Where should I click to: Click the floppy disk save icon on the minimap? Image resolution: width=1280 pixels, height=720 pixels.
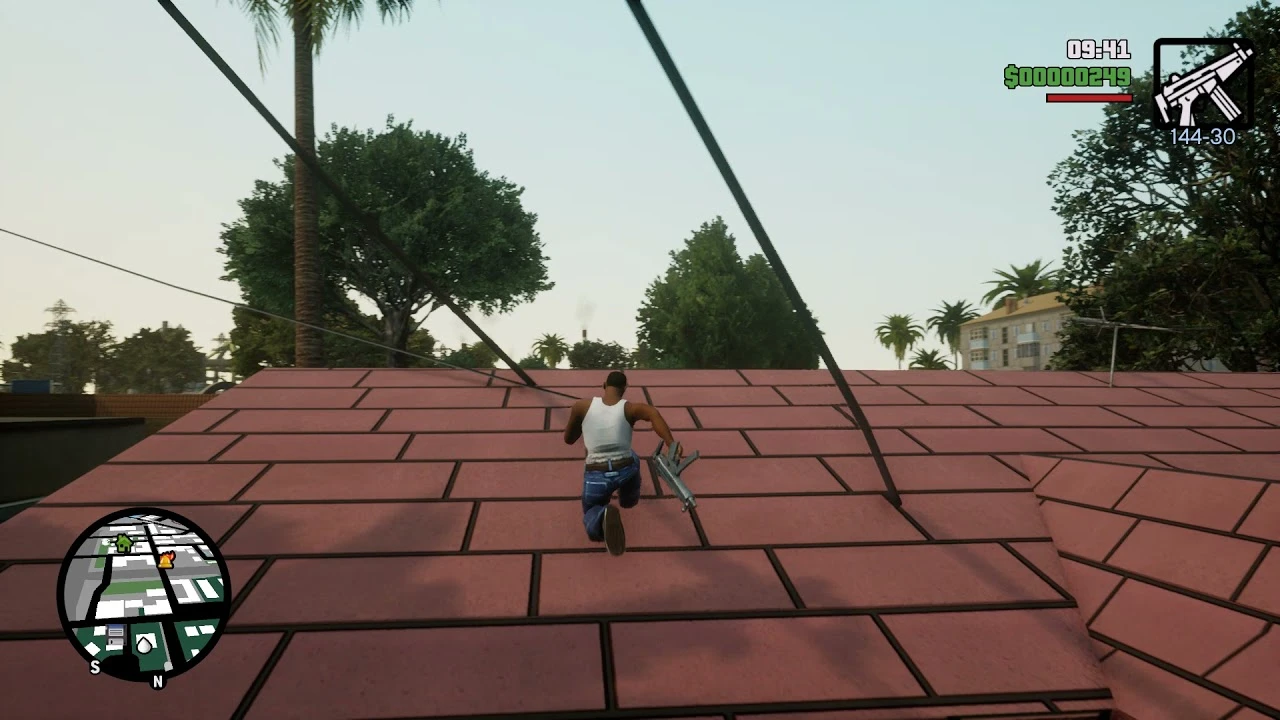116,635
